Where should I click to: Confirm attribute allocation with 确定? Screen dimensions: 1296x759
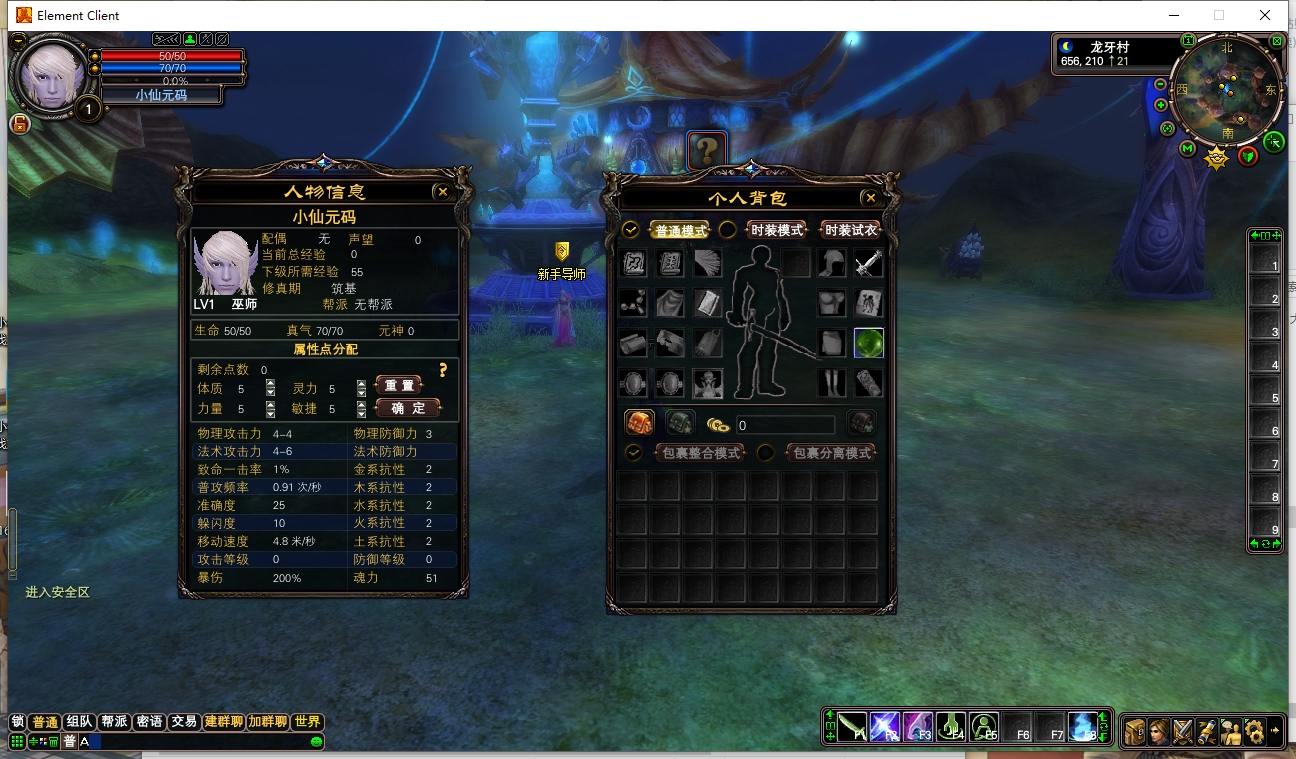[408, 408]
